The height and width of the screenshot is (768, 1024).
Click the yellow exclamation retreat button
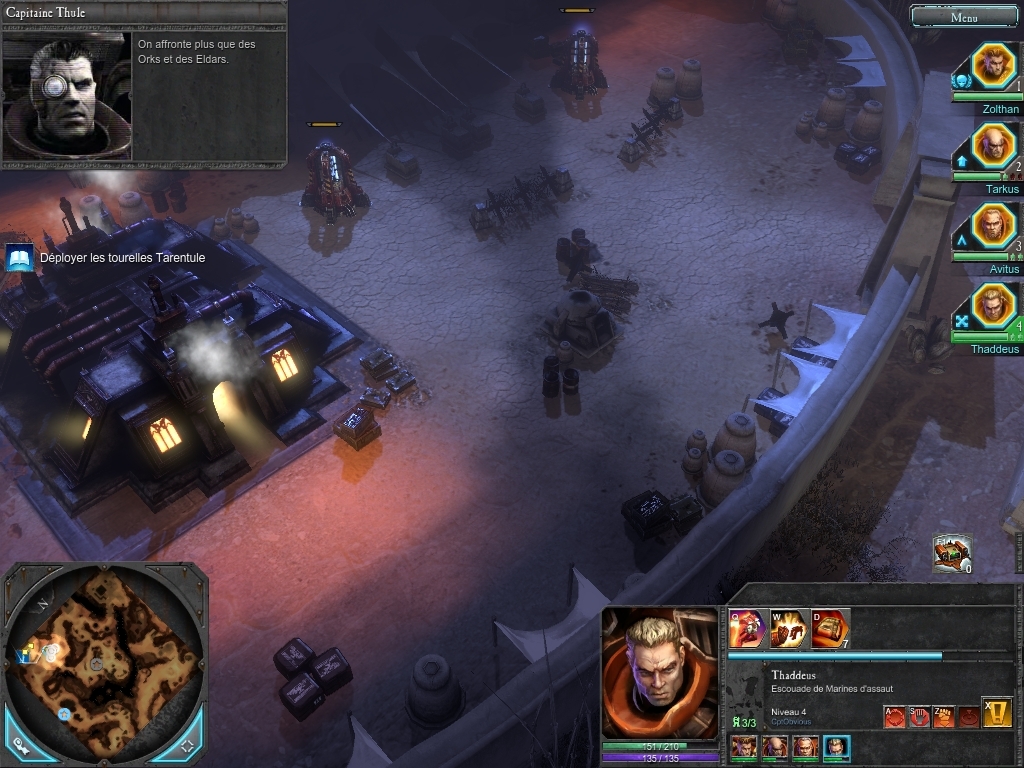point(997,712)
